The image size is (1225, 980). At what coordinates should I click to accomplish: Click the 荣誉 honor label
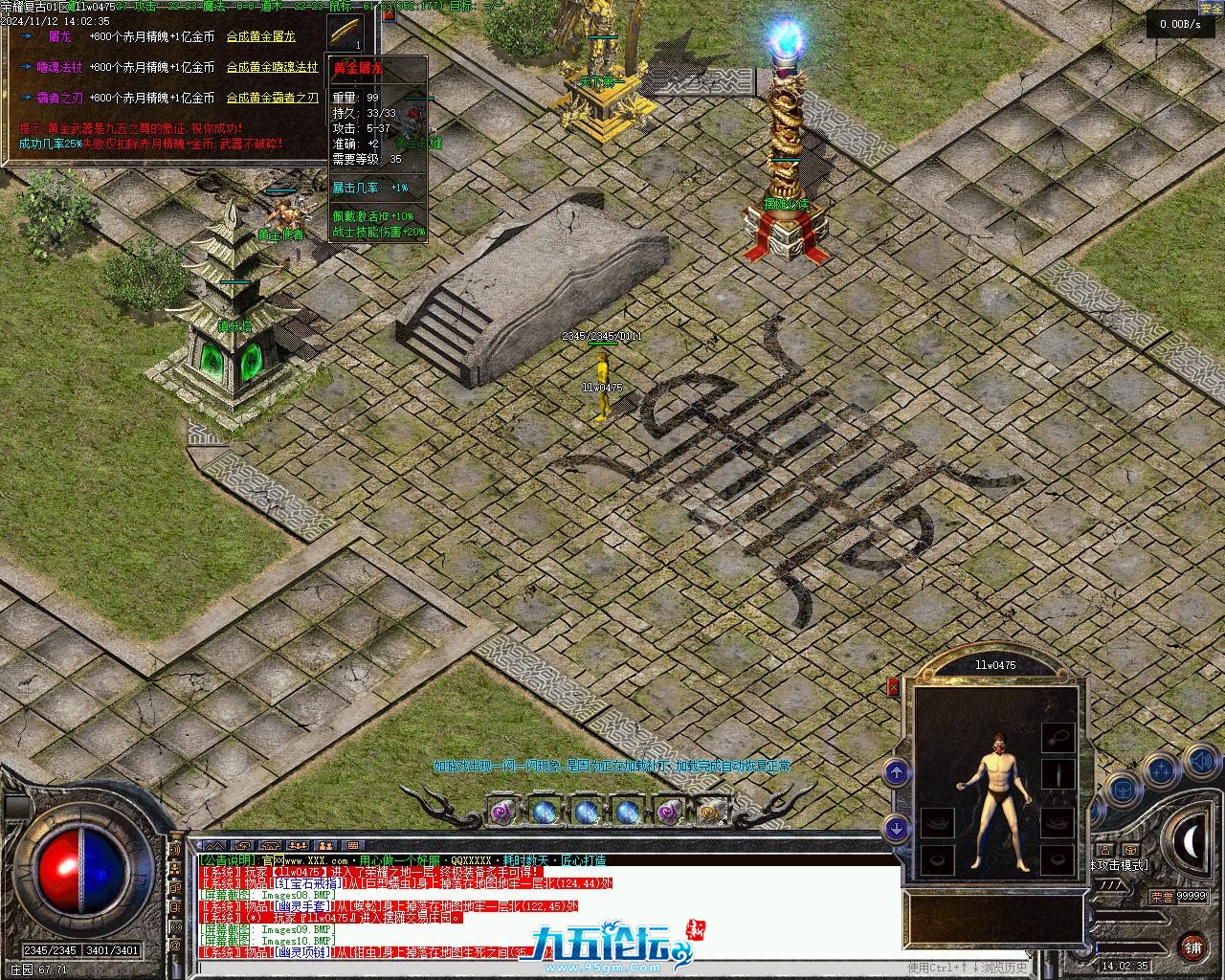point(1162,897)
